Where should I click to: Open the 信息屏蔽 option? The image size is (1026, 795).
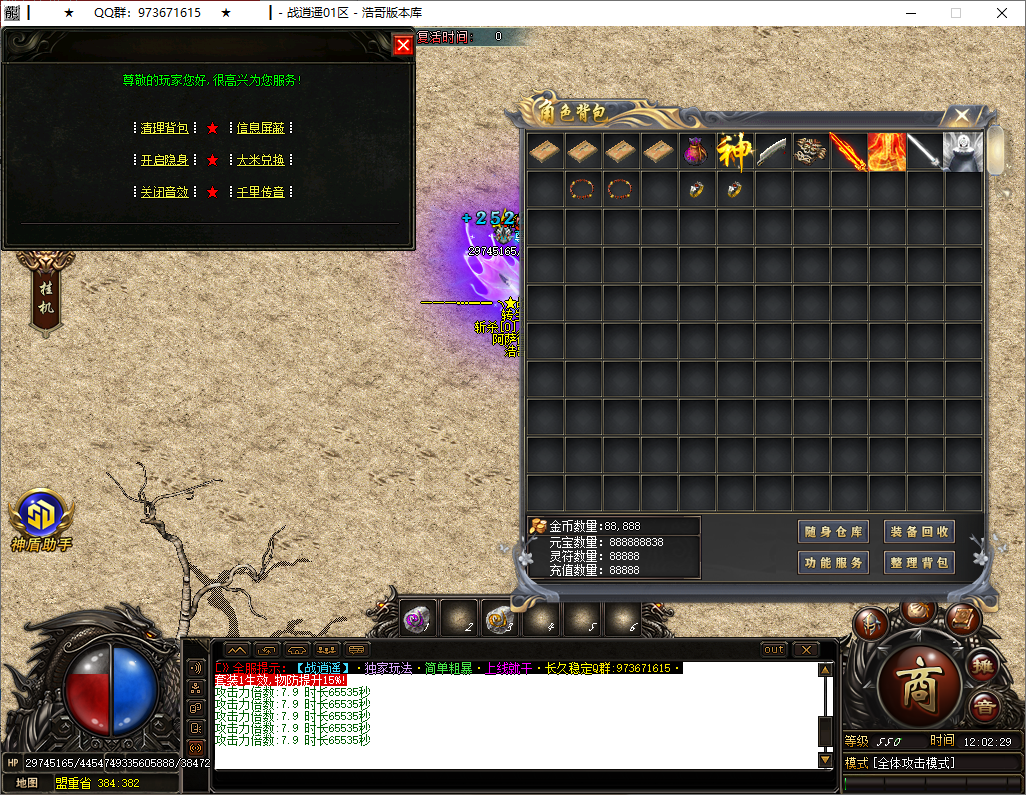pos(260,128)
